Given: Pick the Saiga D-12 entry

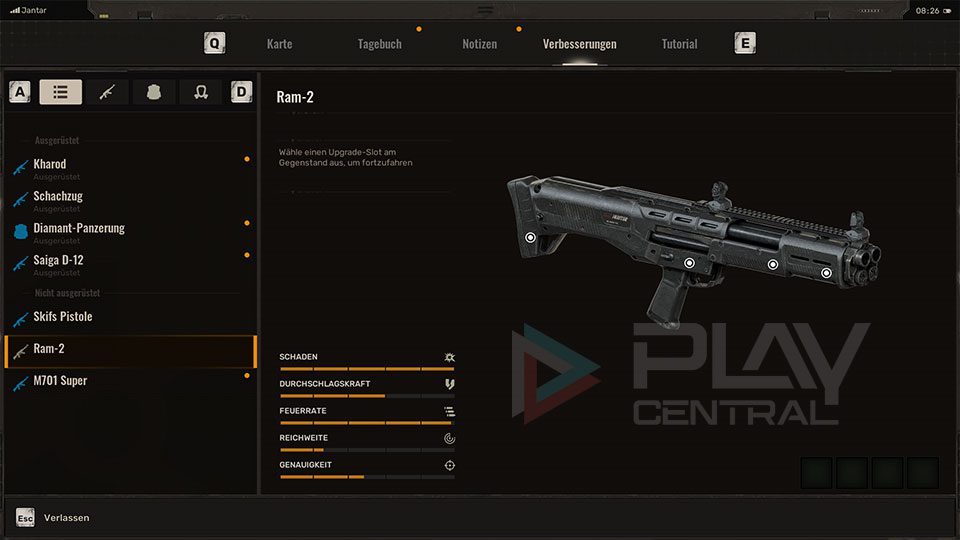Looking at the screenshot, I should coord(58,261).
